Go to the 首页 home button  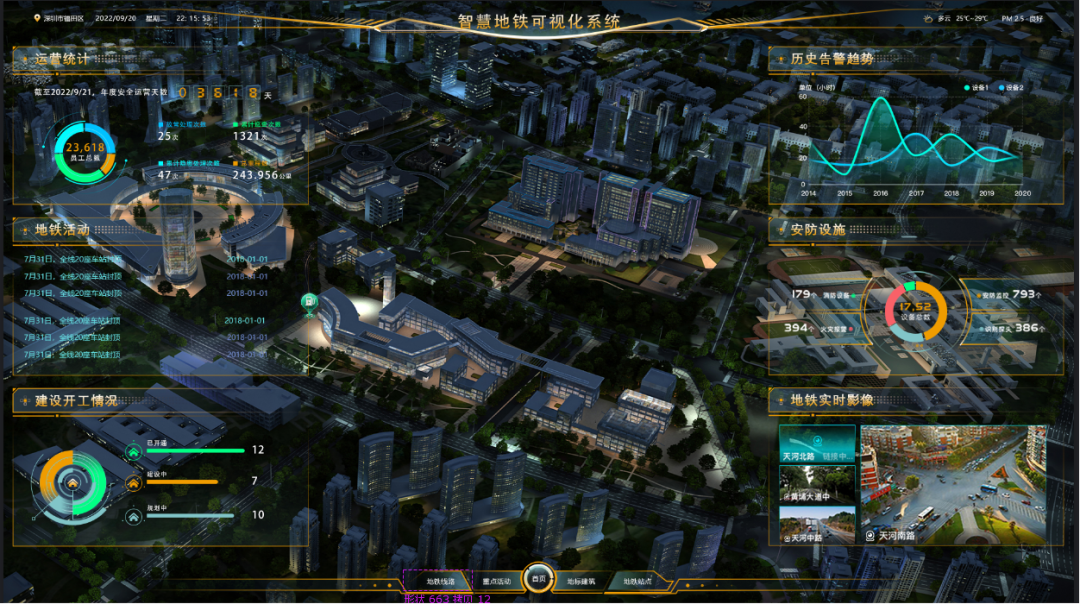pyautogui.click(x=539, y=579)
